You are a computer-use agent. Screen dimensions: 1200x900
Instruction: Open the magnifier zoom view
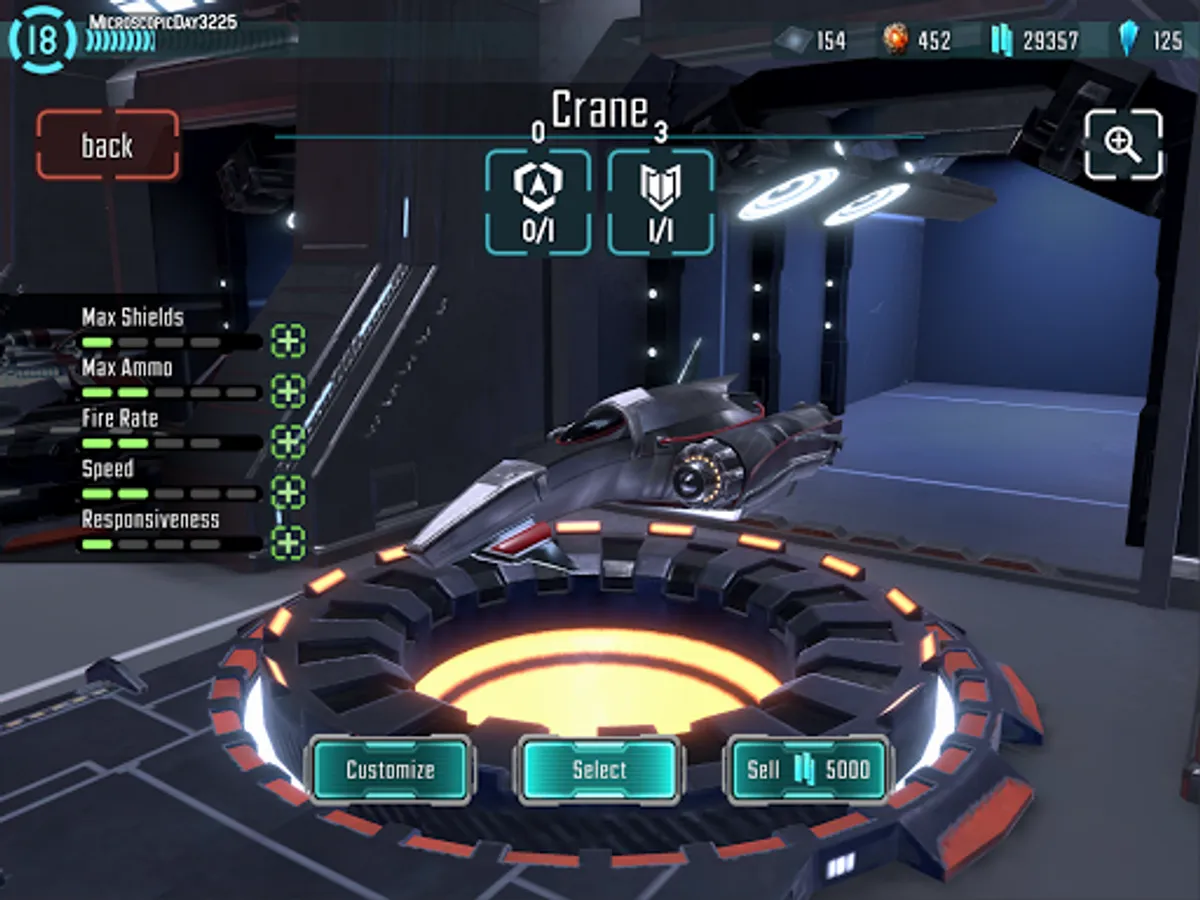(x=1123, y=145)
